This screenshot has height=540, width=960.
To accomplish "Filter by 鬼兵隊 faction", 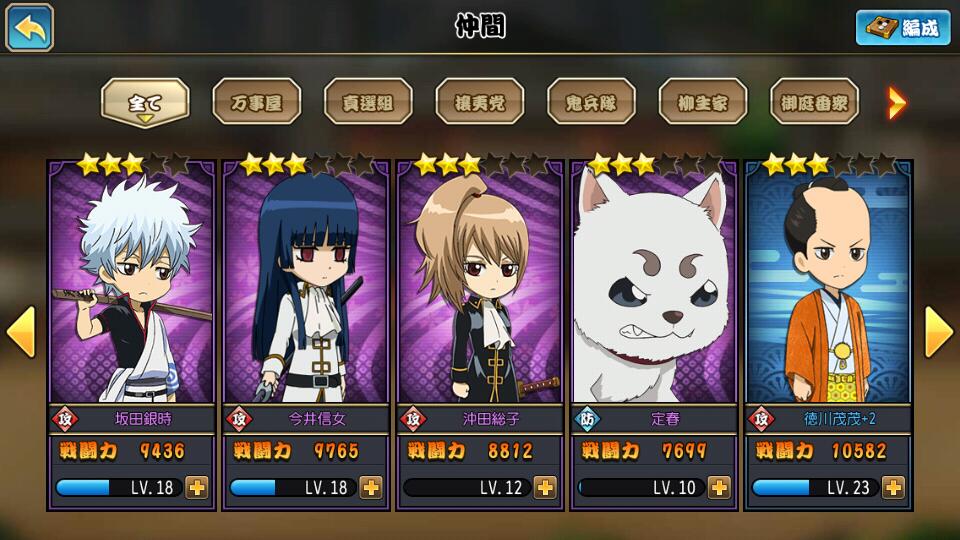I will click(591, 102).
